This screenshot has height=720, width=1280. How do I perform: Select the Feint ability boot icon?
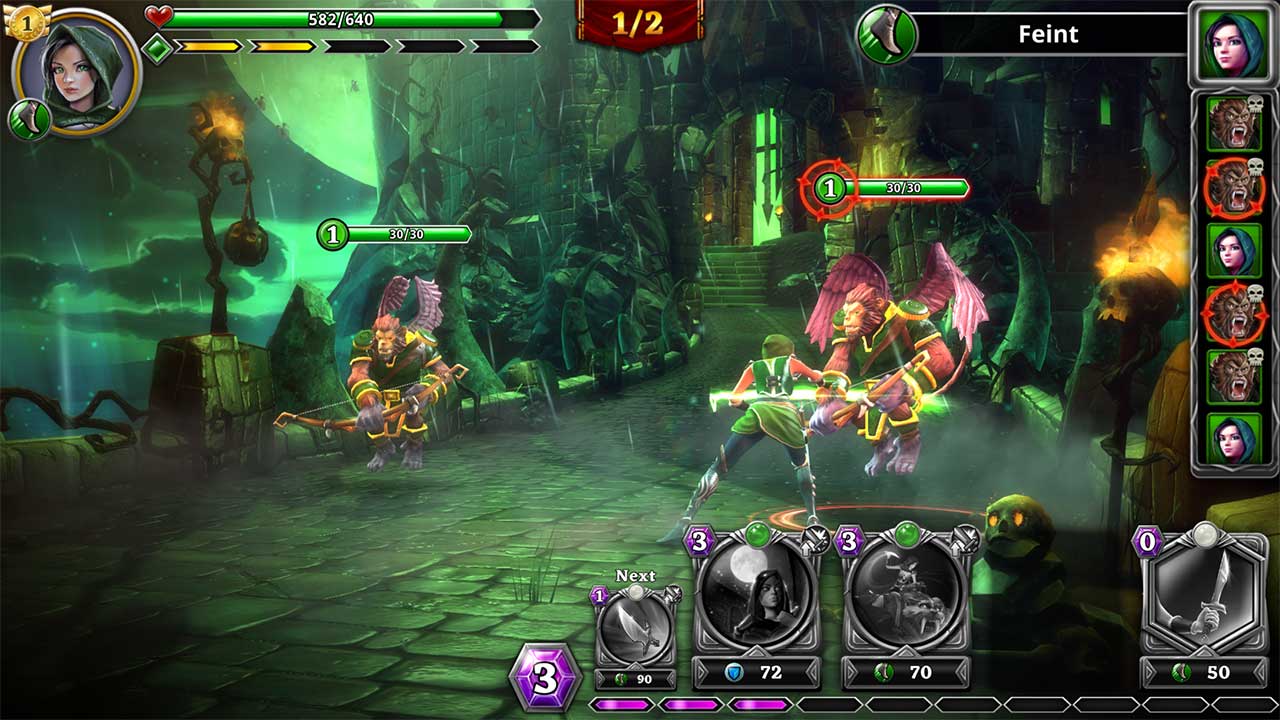pos(887,35)
